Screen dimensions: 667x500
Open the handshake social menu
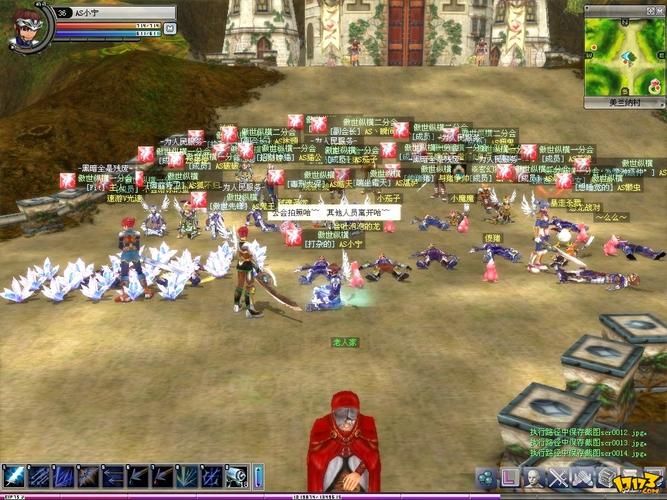(x=581, y=477)
